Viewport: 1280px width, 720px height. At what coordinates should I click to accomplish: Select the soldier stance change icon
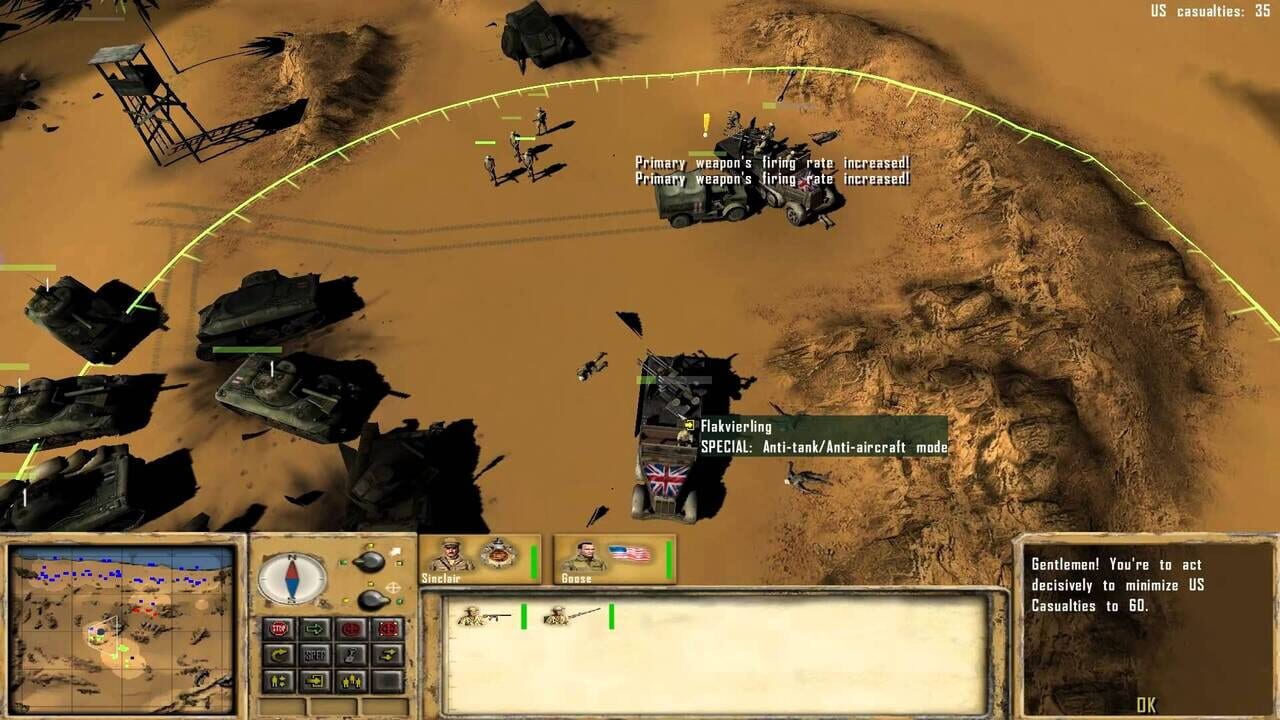(280, 680)
